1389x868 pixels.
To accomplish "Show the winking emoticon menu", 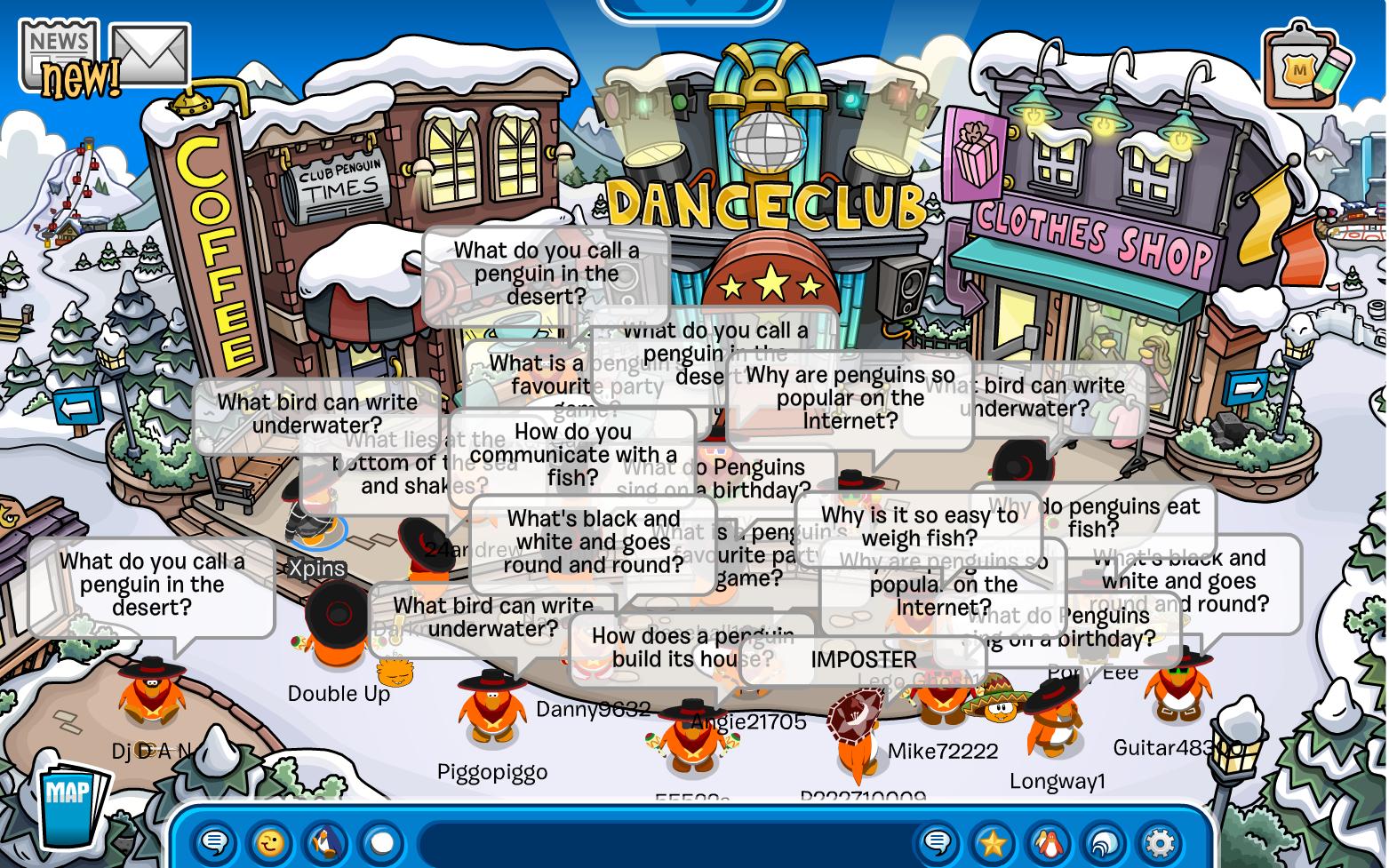I will click(271, 841).
